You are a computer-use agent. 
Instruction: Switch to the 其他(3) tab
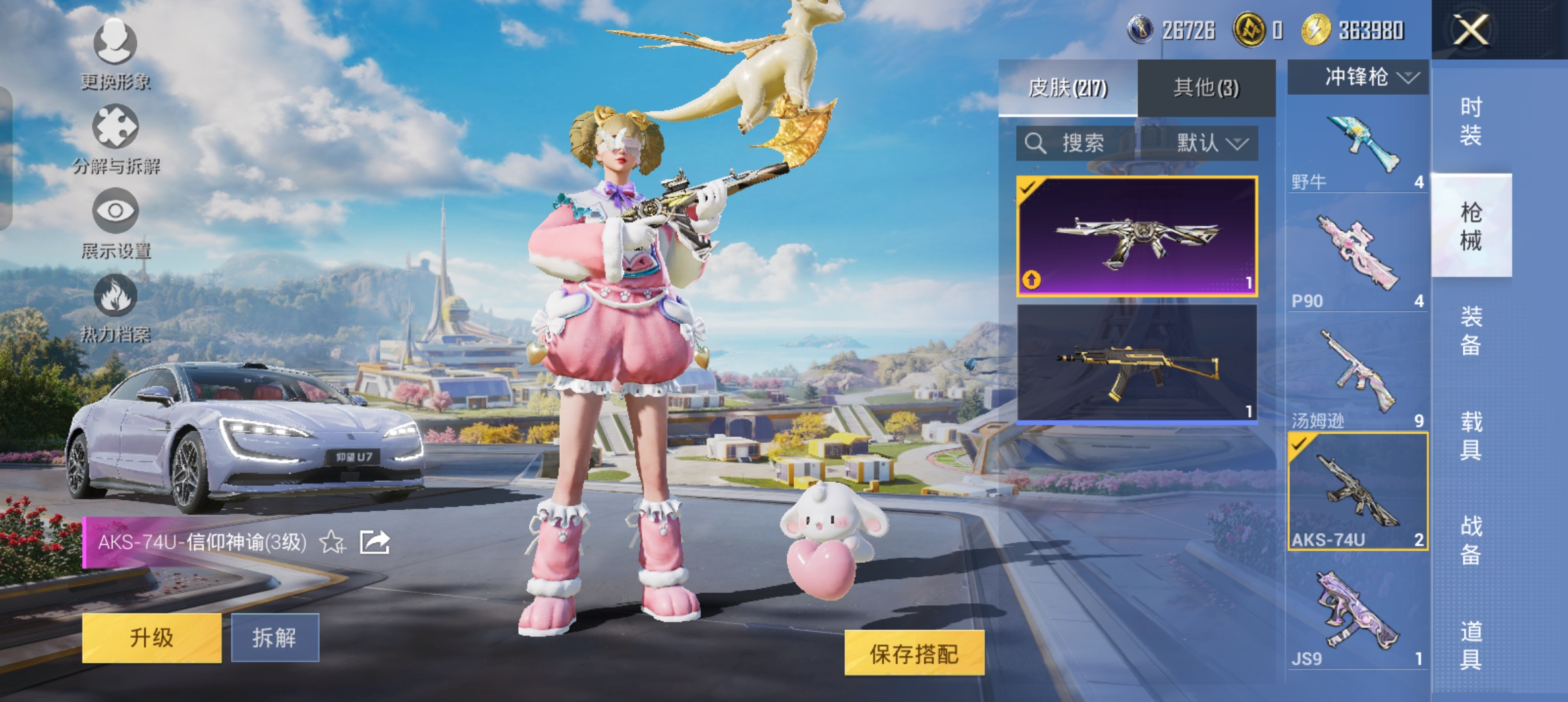1206,88
